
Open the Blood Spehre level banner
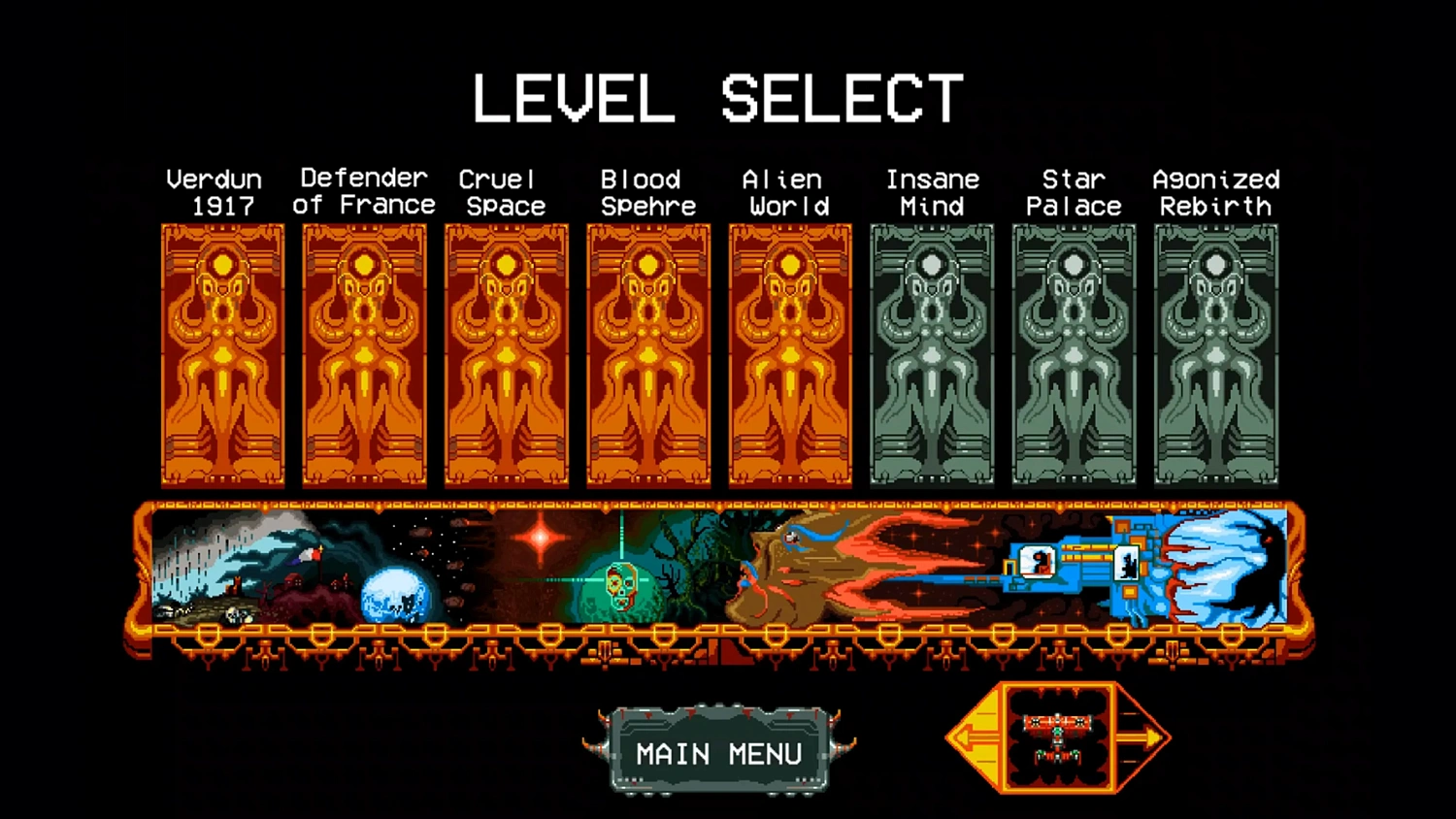coord(648,354)
